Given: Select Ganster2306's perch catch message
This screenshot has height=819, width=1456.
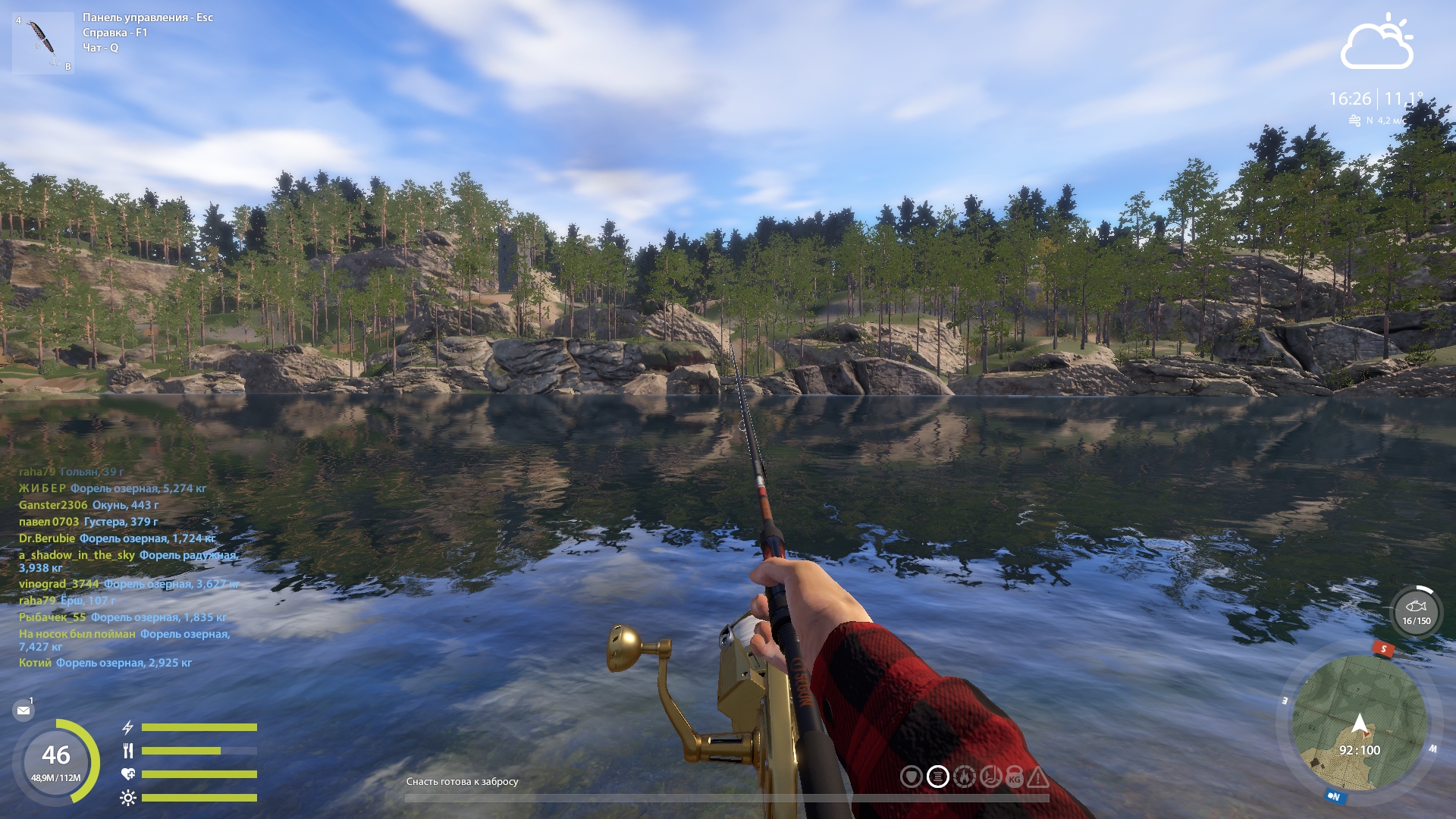Looking at the screenshot, I should (x=89, y=505).
